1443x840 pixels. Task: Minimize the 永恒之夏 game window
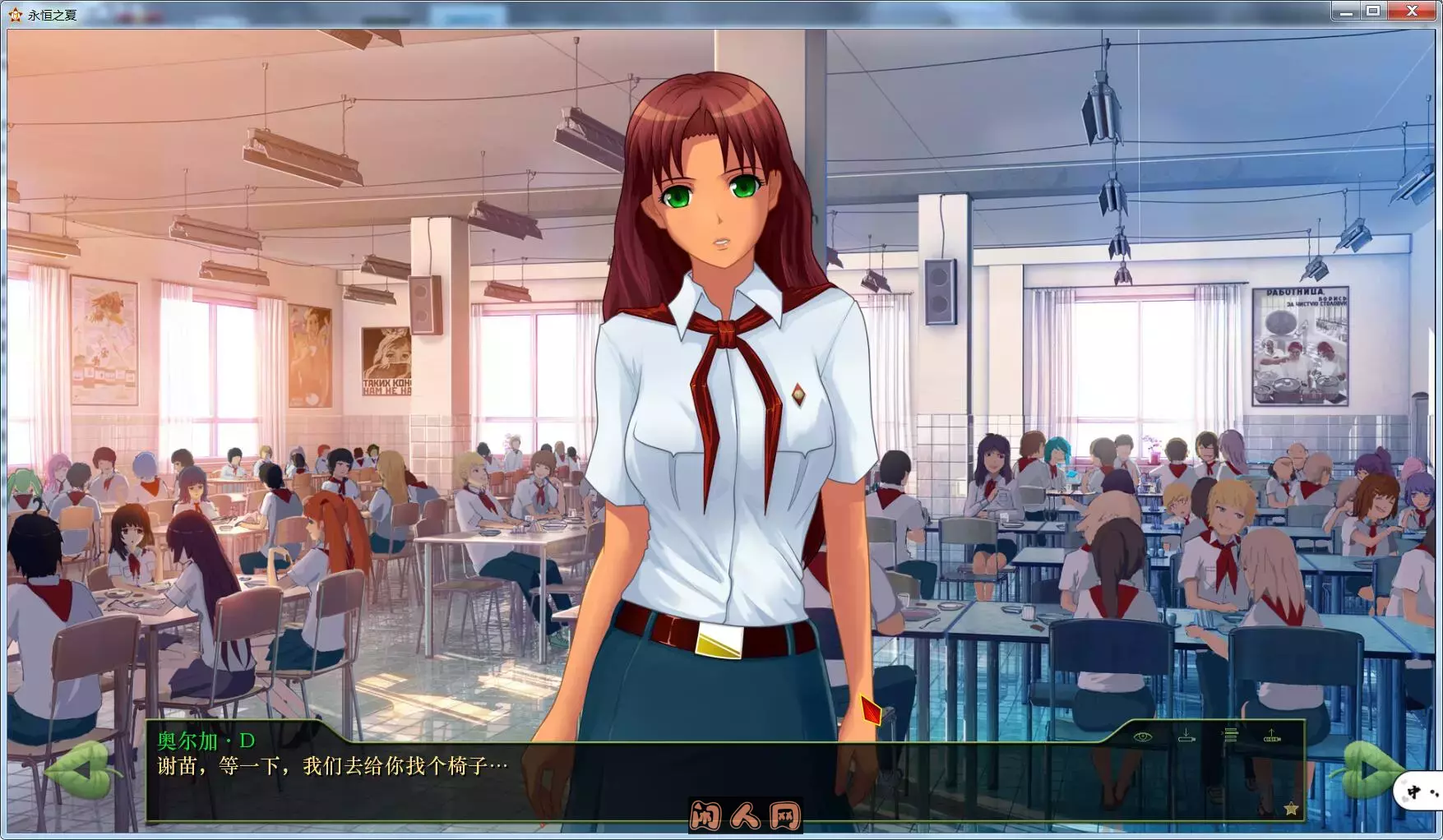click(1346, 12)
